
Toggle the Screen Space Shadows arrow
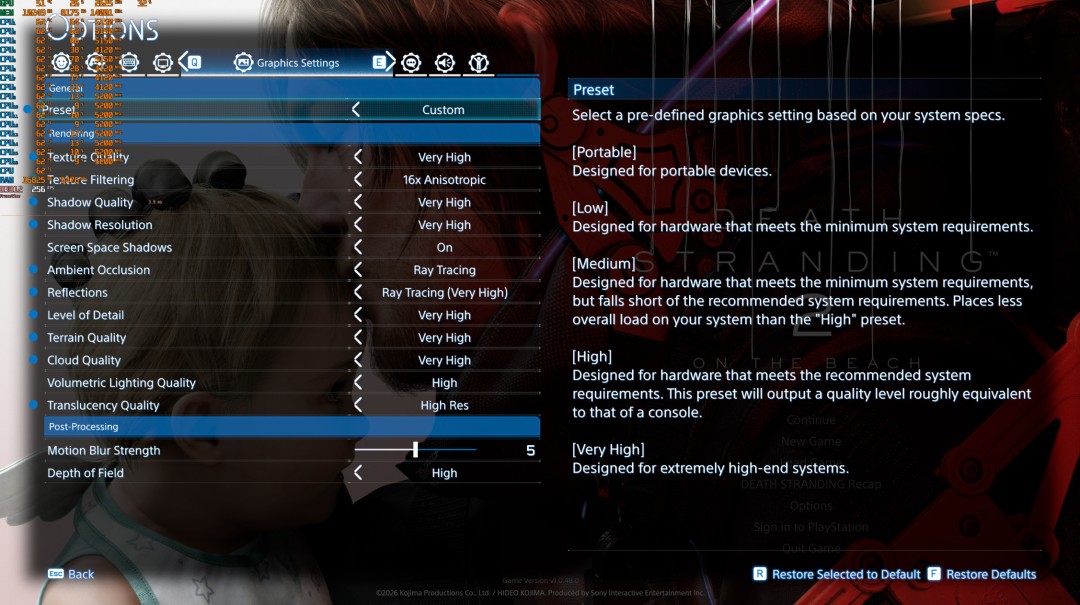pyautogui.click(x=357, y=247)
